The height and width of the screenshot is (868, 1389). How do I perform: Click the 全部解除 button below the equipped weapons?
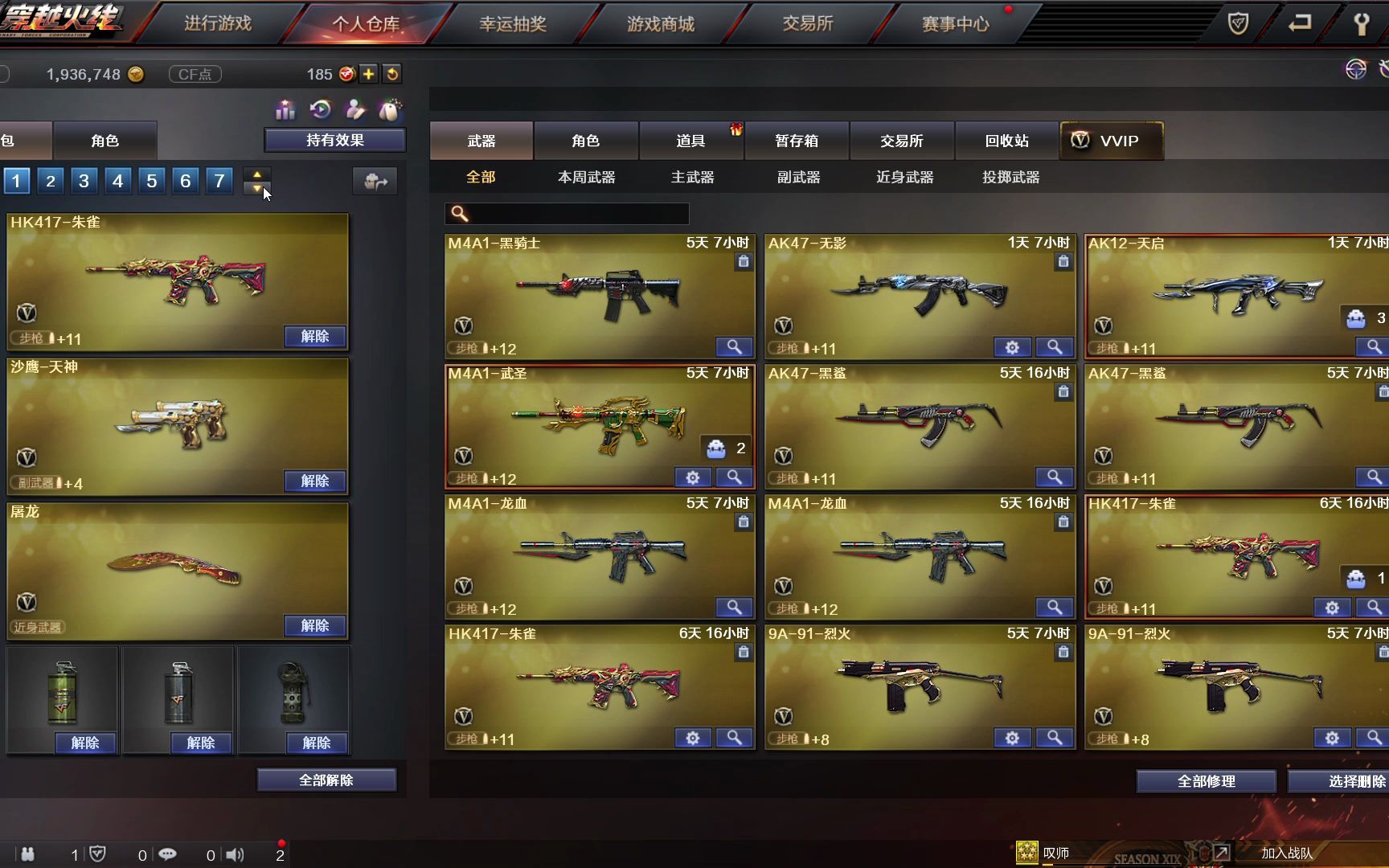[x=326, y=780]
